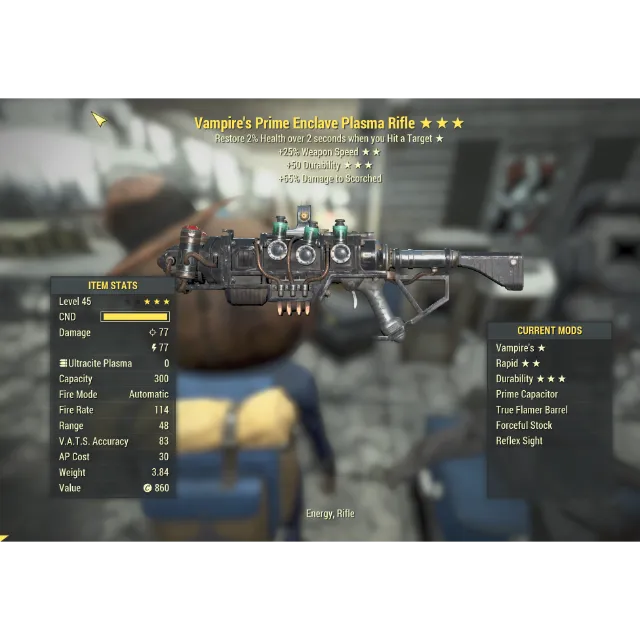This screenshot has width=640, height=640.
Task: Click the Prime Capacitor mod
Action: point(526,394)
